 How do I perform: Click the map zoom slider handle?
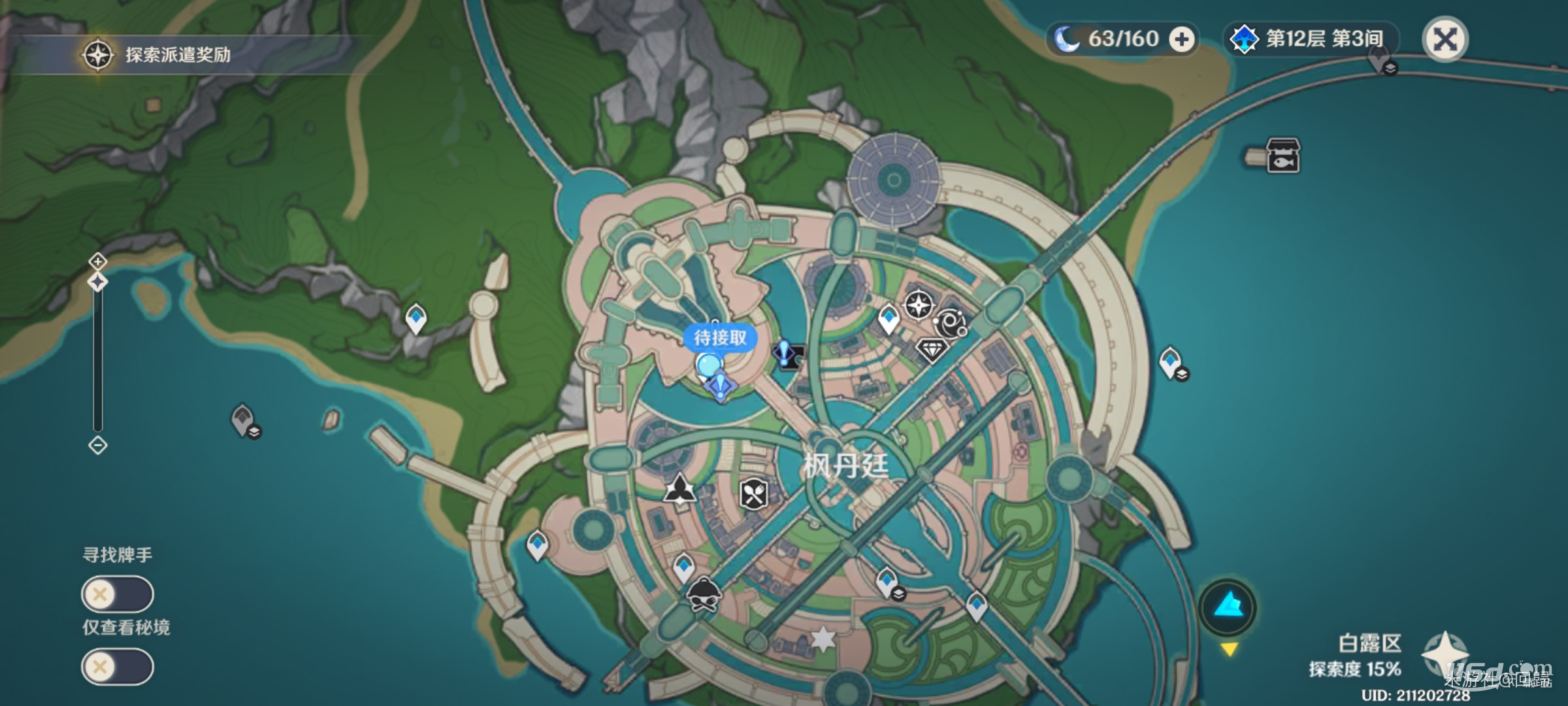point(97,282)
